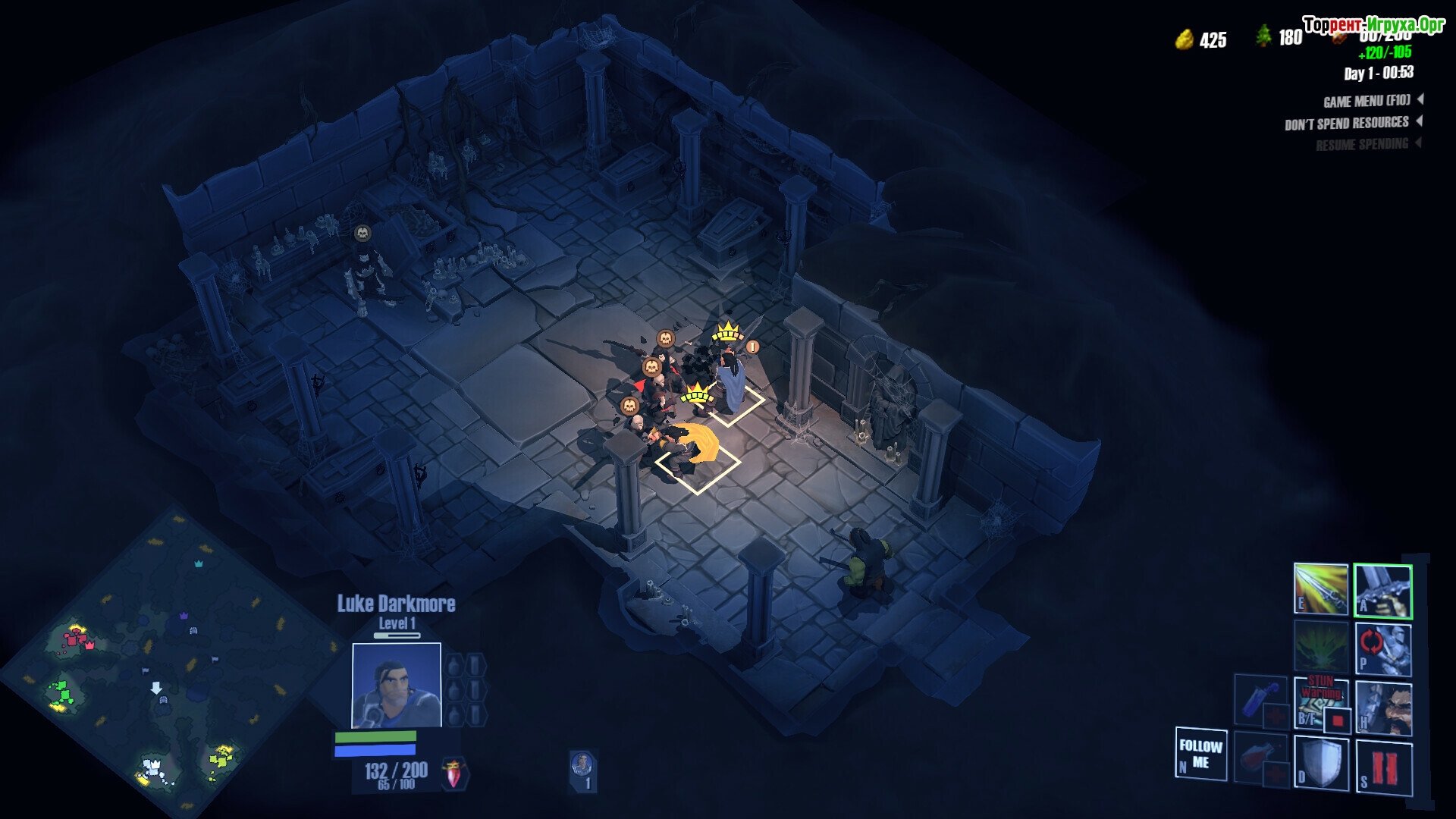Click Luke Darkmore's hero portrait
Viewport: 1456px width, 819px height.
pyautogui.click(x=396, y=685)
